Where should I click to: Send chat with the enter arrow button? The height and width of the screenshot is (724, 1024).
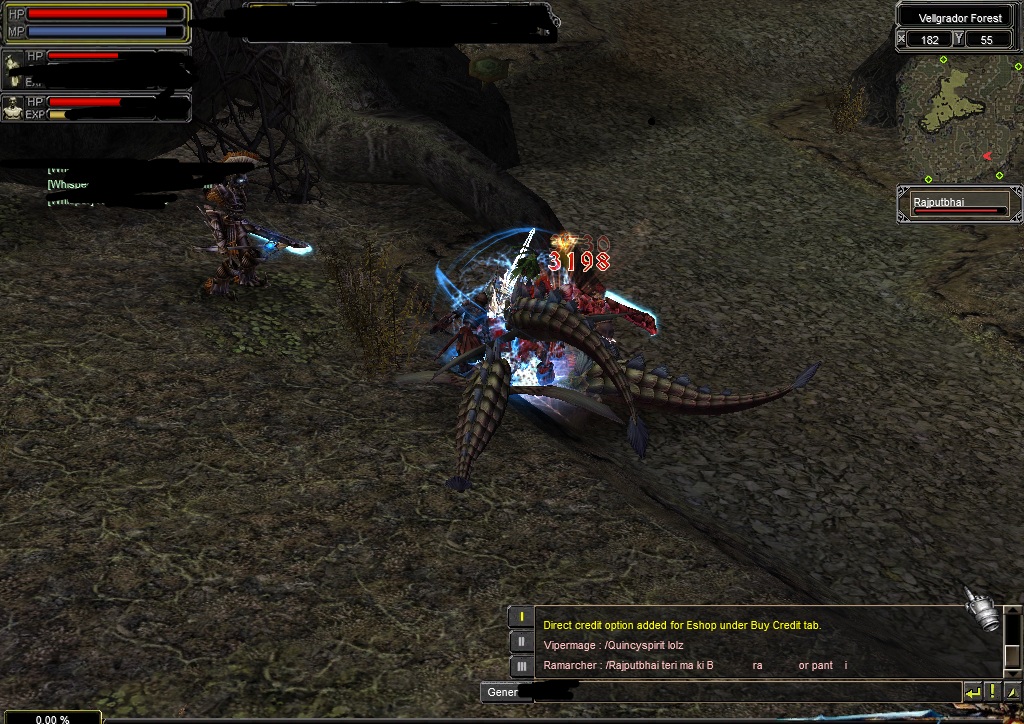(972, 691)
